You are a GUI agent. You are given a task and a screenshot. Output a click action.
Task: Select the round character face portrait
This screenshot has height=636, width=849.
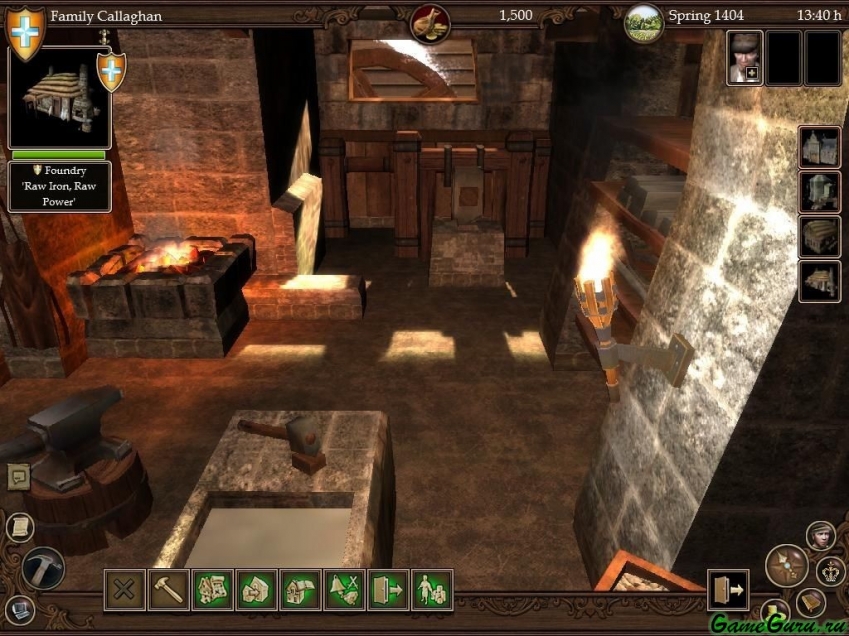point(821,536)
